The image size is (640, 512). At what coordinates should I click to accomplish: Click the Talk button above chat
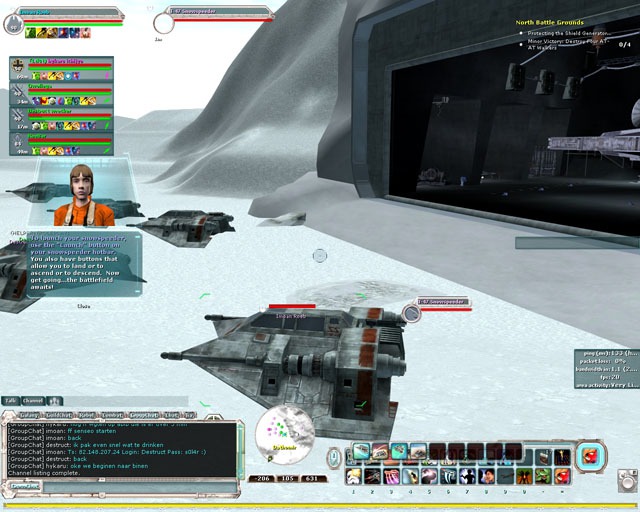(10, 400)
